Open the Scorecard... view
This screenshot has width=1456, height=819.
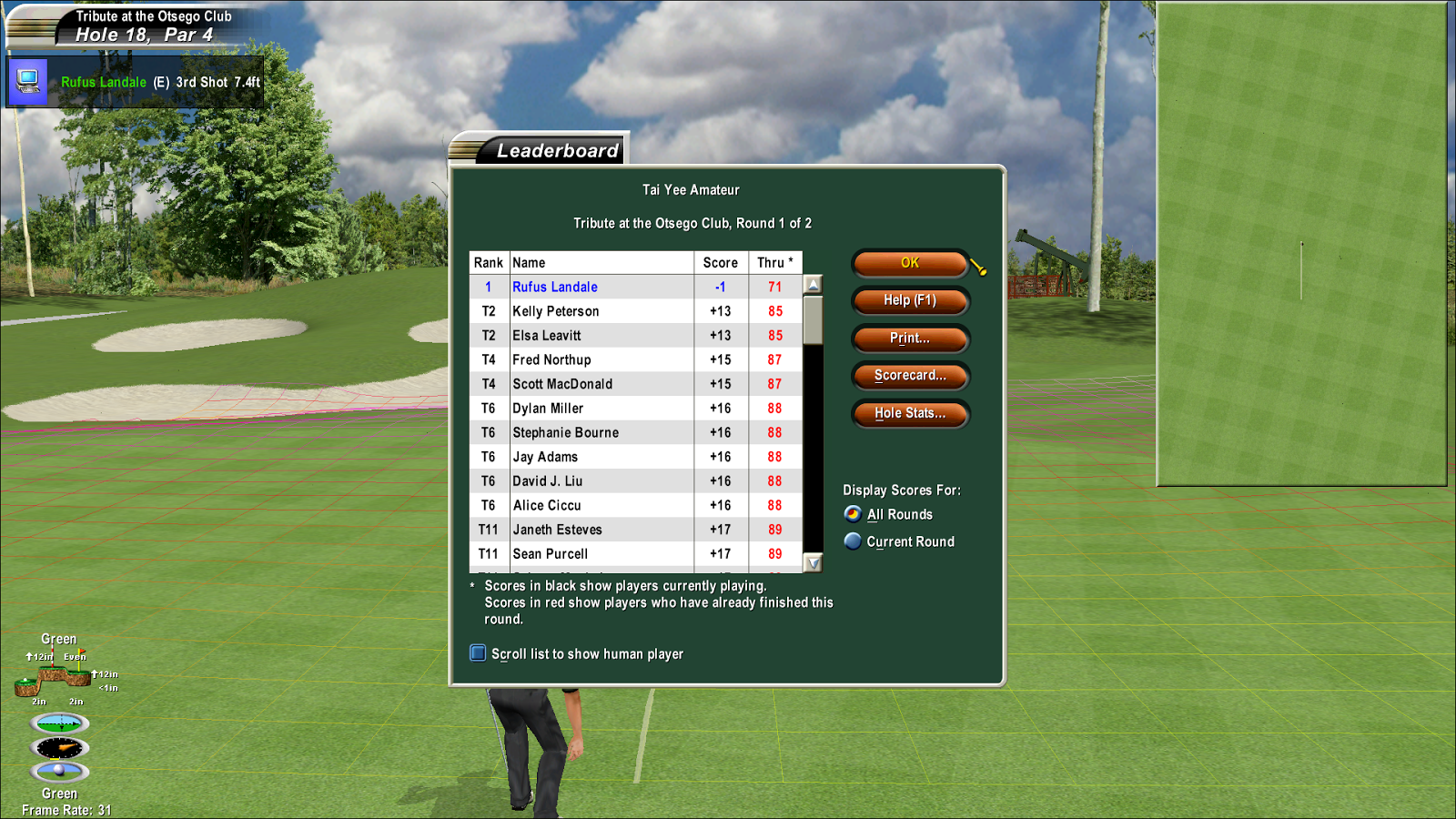tap(909, 376)
